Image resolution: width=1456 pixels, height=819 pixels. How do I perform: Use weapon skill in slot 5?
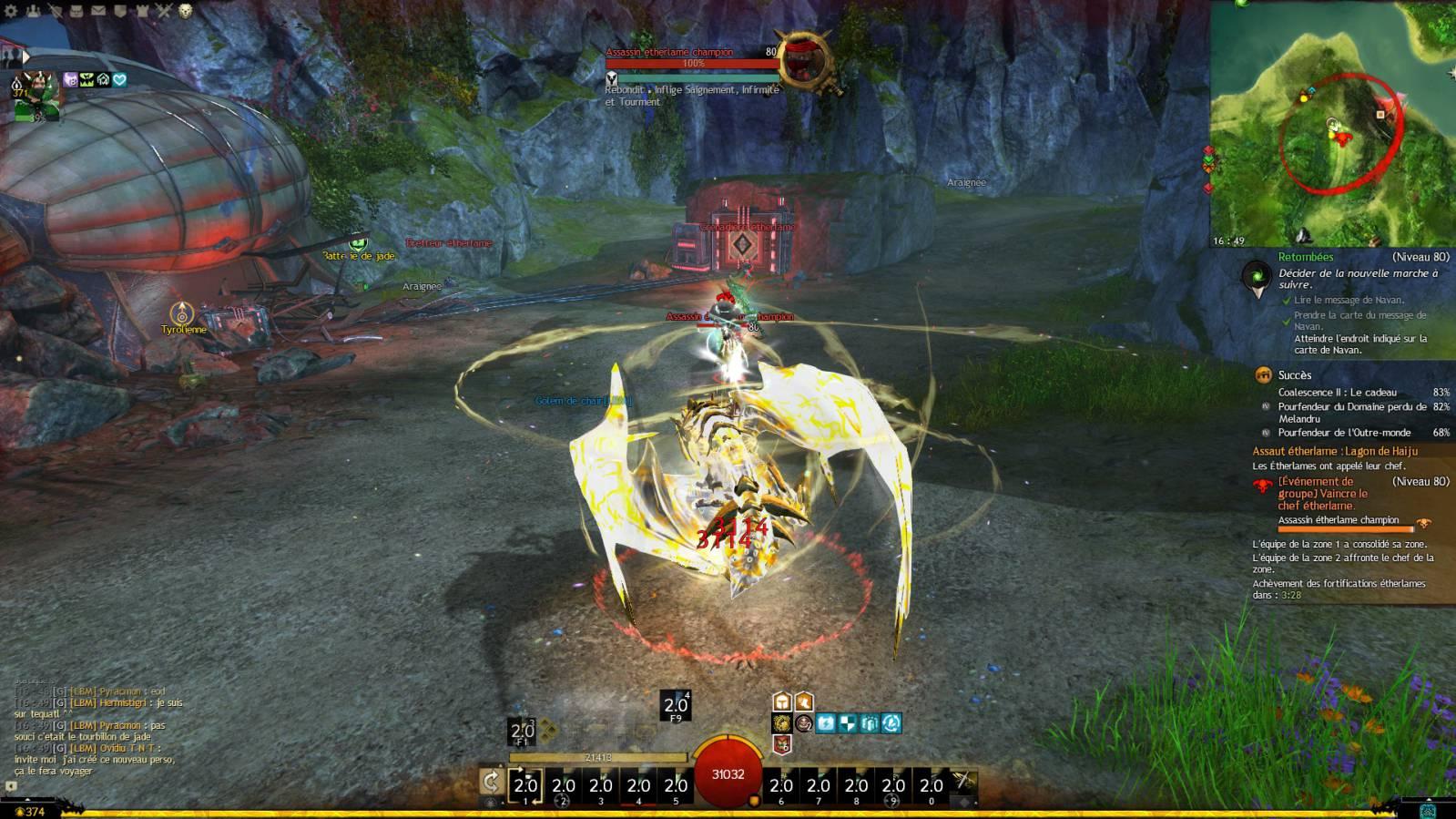coord(676,786)
